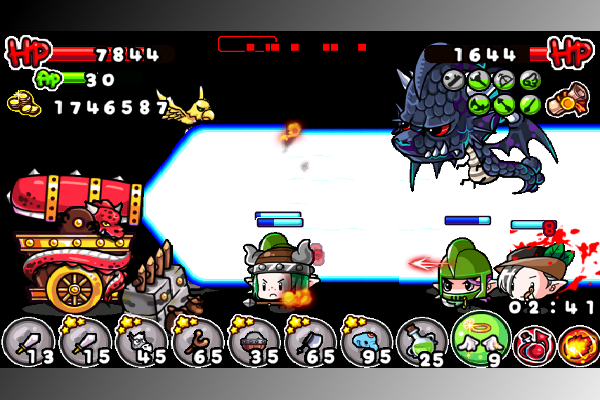Deploy the slingshot unit costing 65
This screenshot has height=400, width=600.
pos(196,342)
